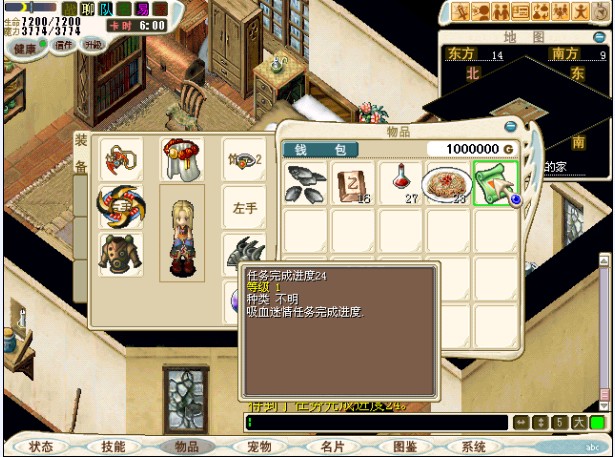
Task: Open the 宠物 pet menu
Action: coord(259,446)
